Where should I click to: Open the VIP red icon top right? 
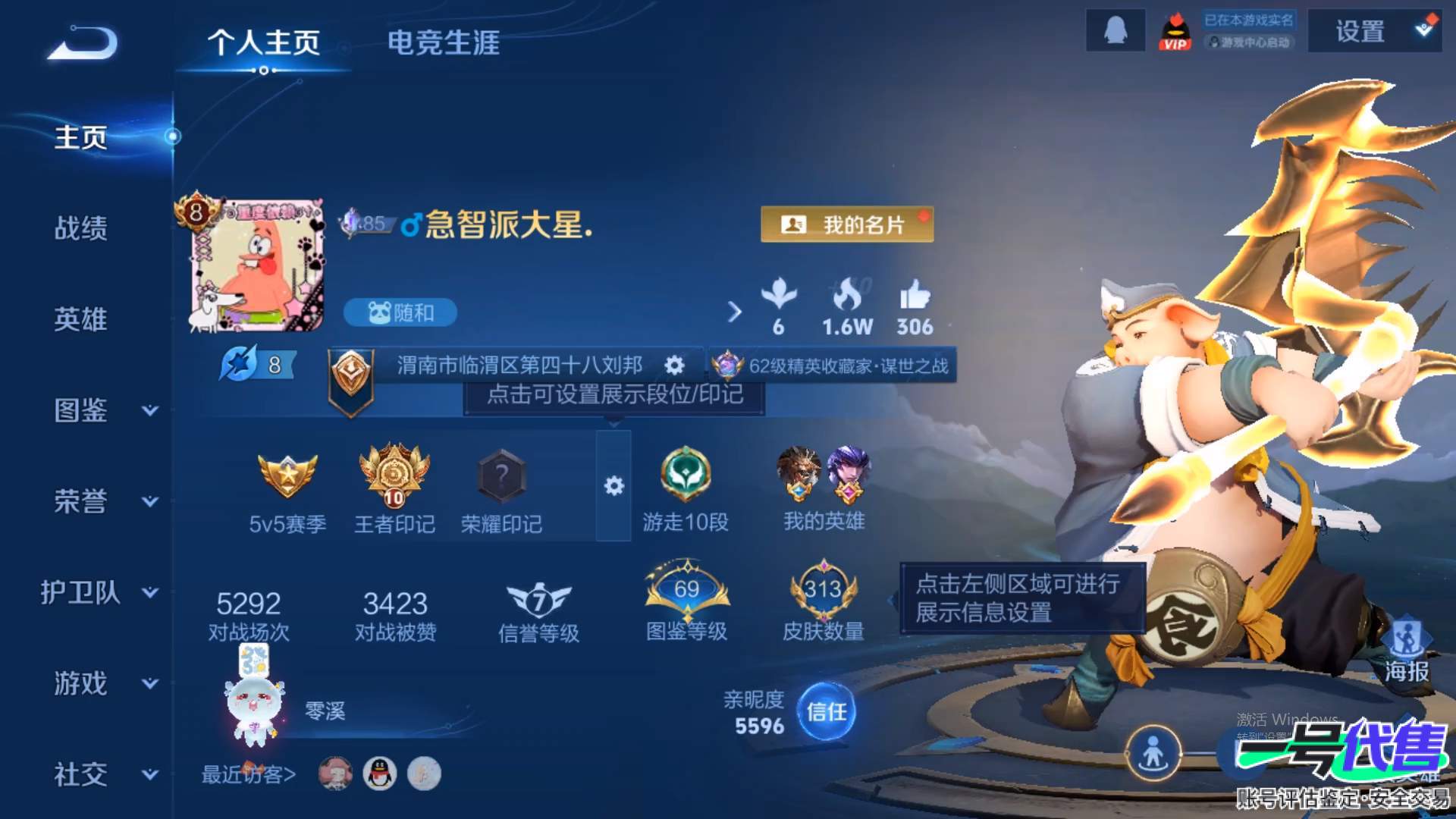pos(1175,32)
